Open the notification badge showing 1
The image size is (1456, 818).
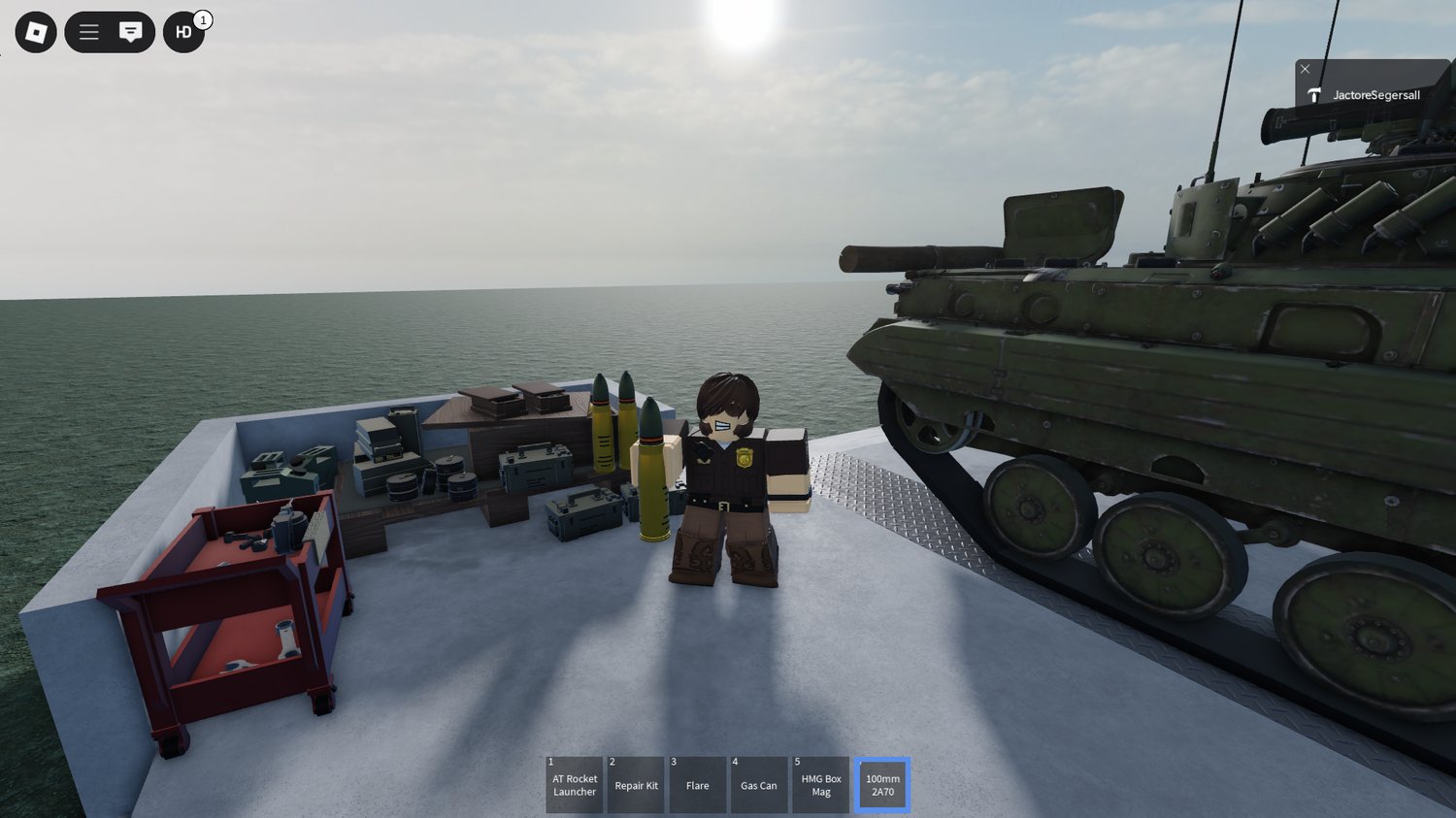tap(201, 16)
